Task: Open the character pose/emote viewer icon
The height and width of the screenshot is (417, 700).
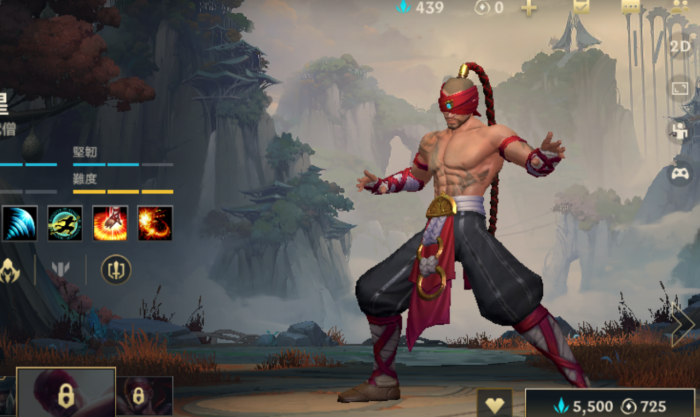Action: (680, 131)
